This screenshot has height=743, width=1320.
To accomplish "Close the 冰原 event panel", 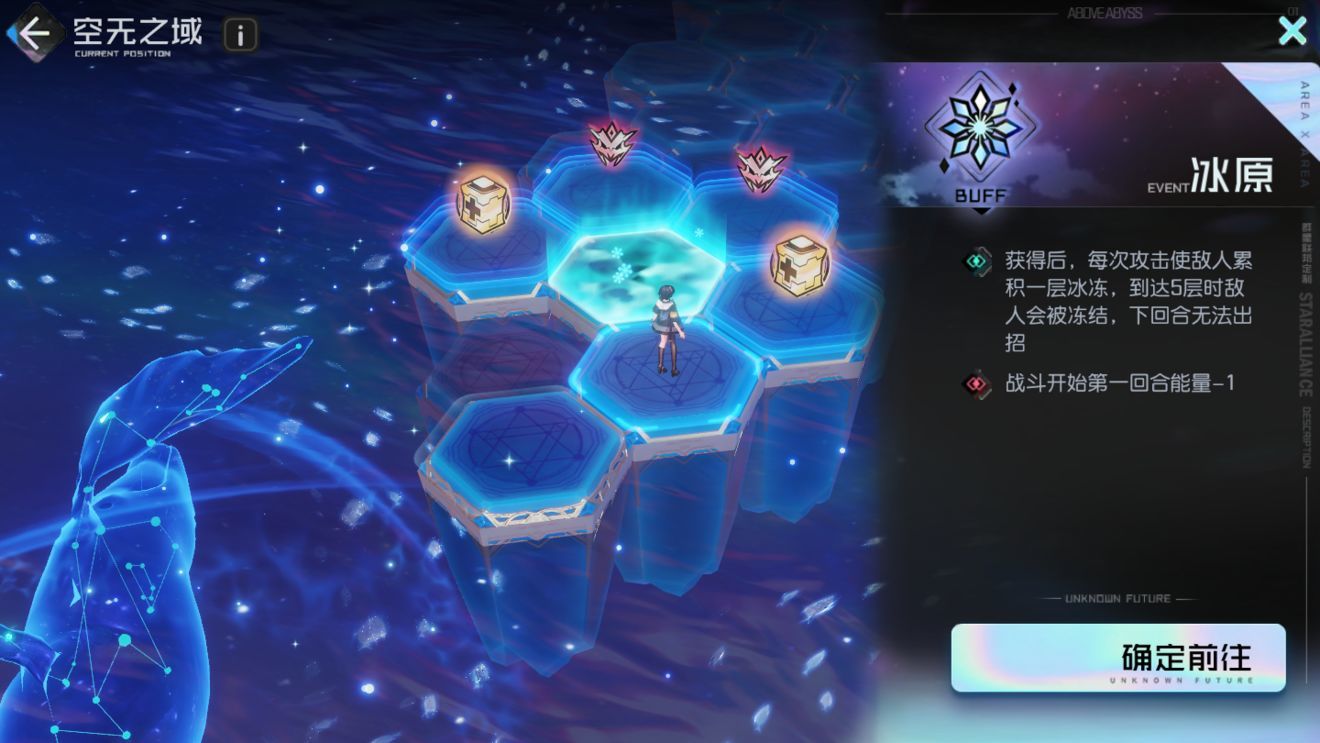I will pyautogui.click(x=1292, y=31).
